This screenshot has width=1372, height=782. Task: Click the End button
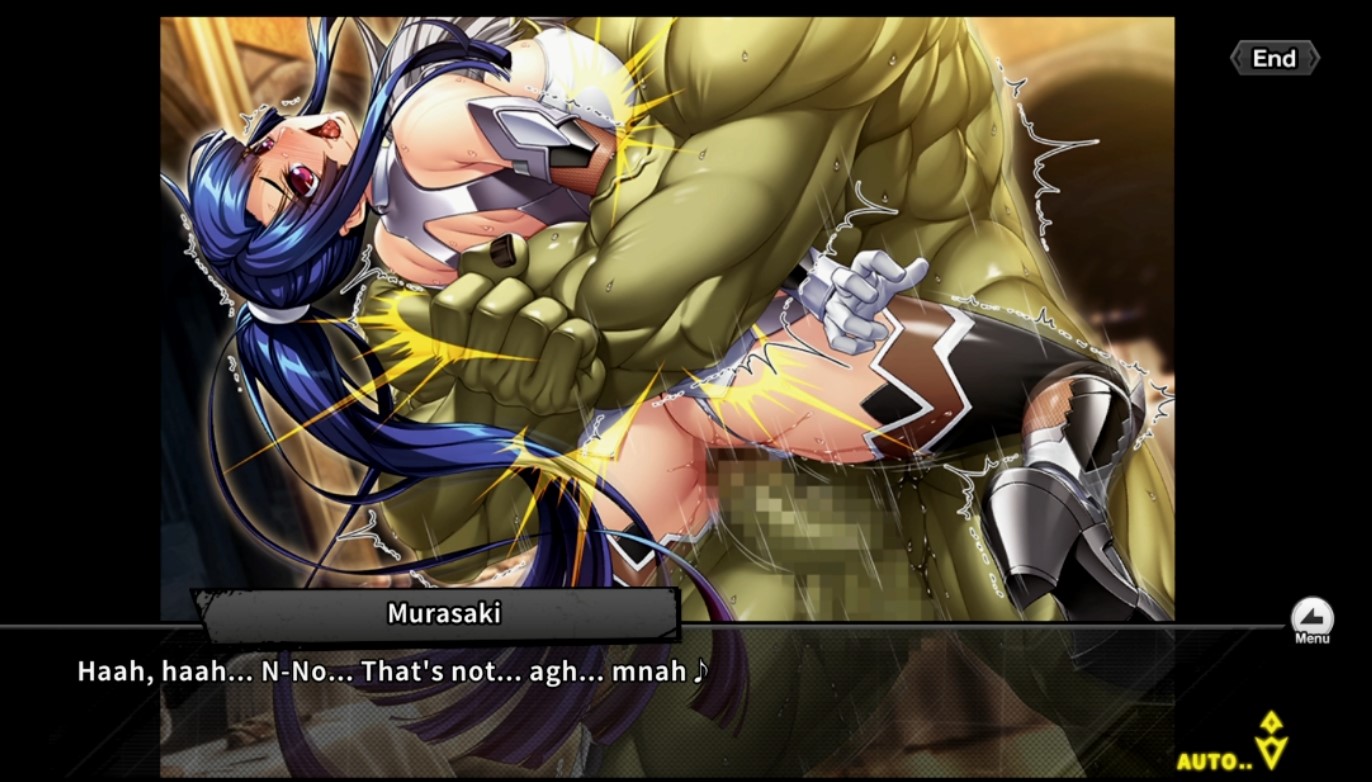[x=1274, y=59]
